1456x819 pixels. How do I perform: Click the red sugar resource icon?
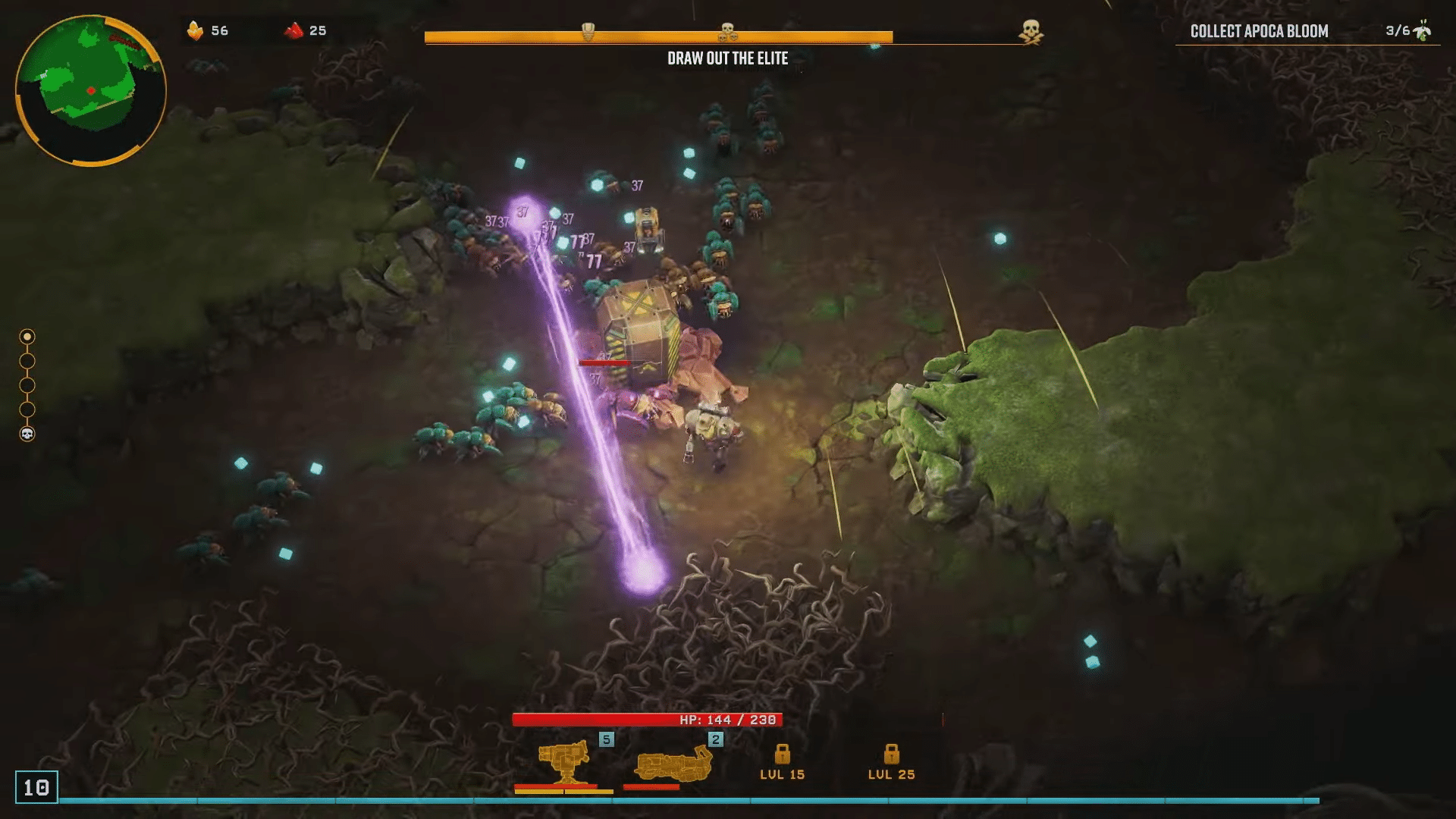[296, 31]
